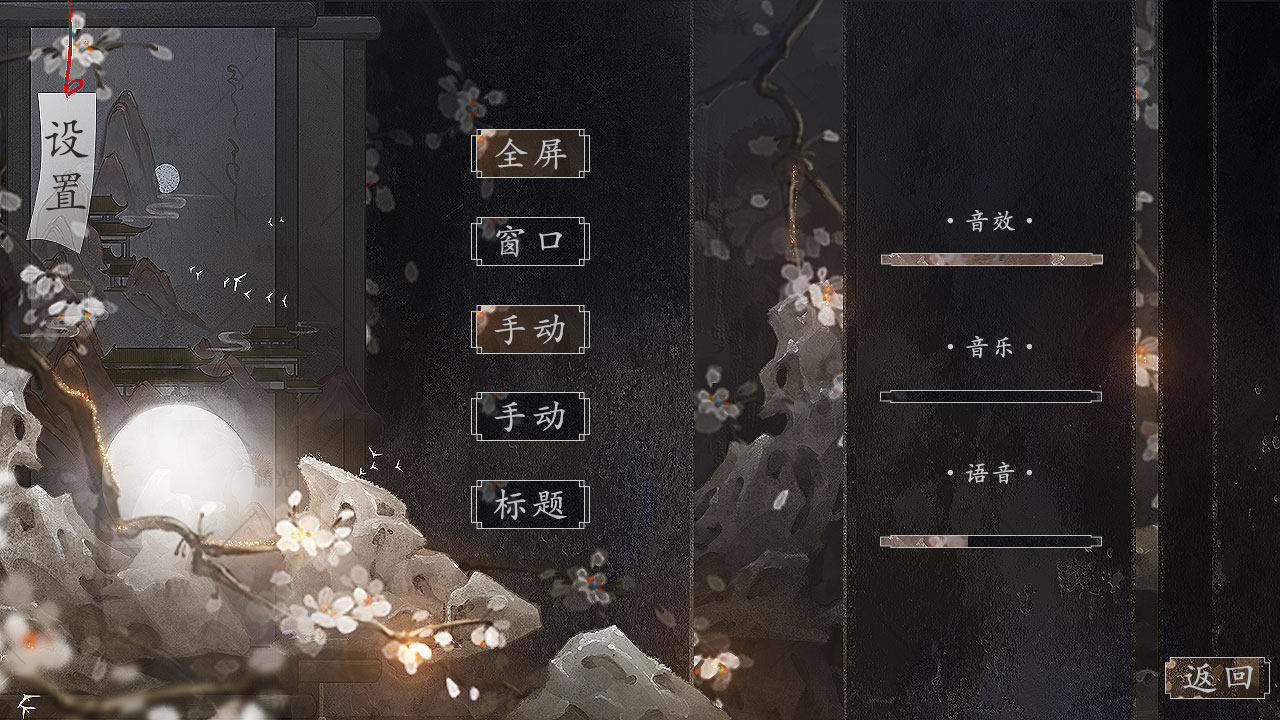Screen dimensions: 1280x720
Task: Click the 返回 back button
Action: pos(1217,678)
